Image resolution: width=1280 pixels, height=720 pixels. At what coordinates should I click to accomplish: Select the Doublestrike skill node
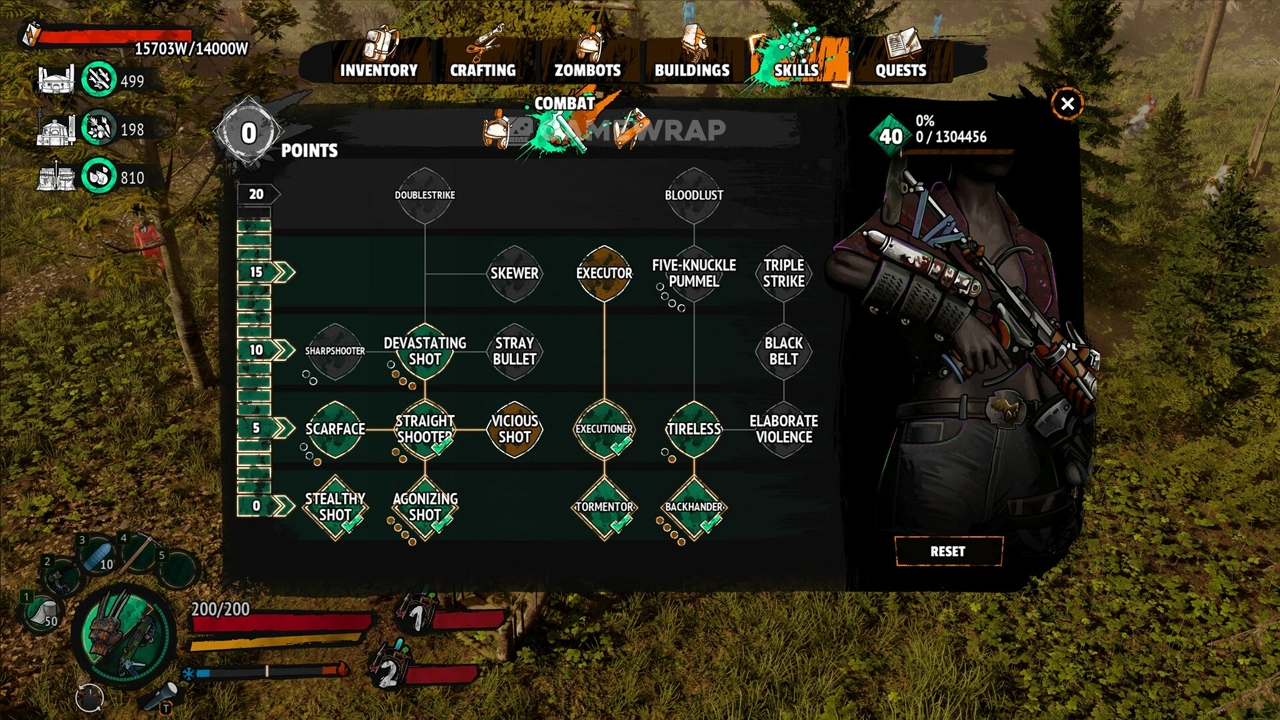[425, 194]
